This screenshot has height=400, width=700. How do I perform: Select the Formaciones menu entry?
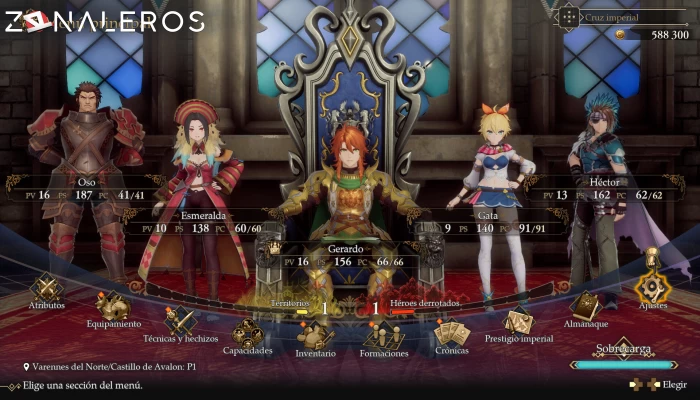(x=385, y=338)
